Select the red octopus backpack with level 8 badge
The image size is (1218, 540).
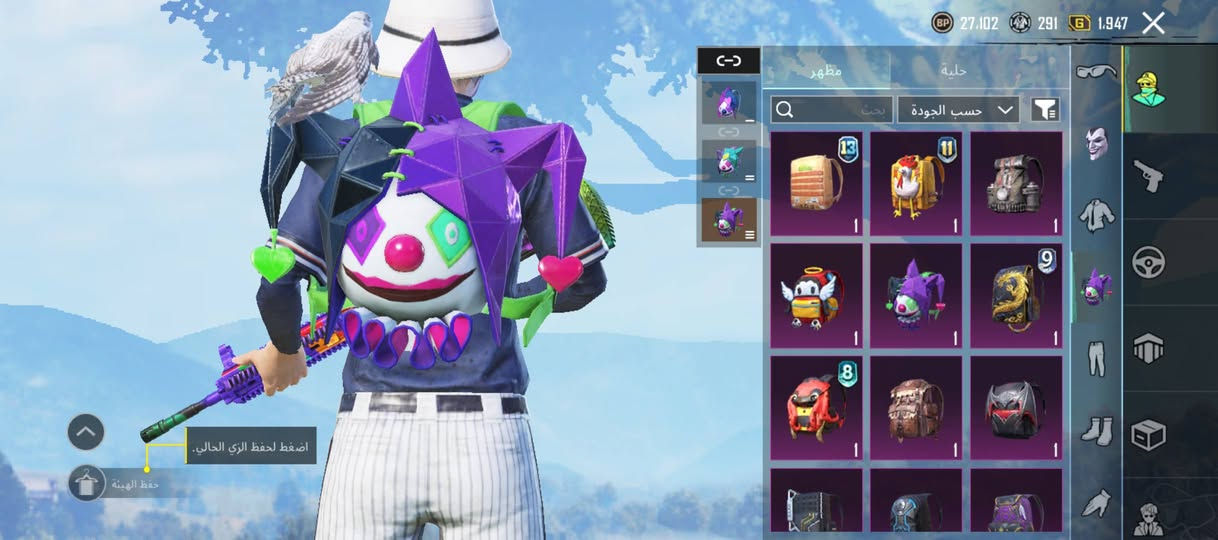[816, 408]
